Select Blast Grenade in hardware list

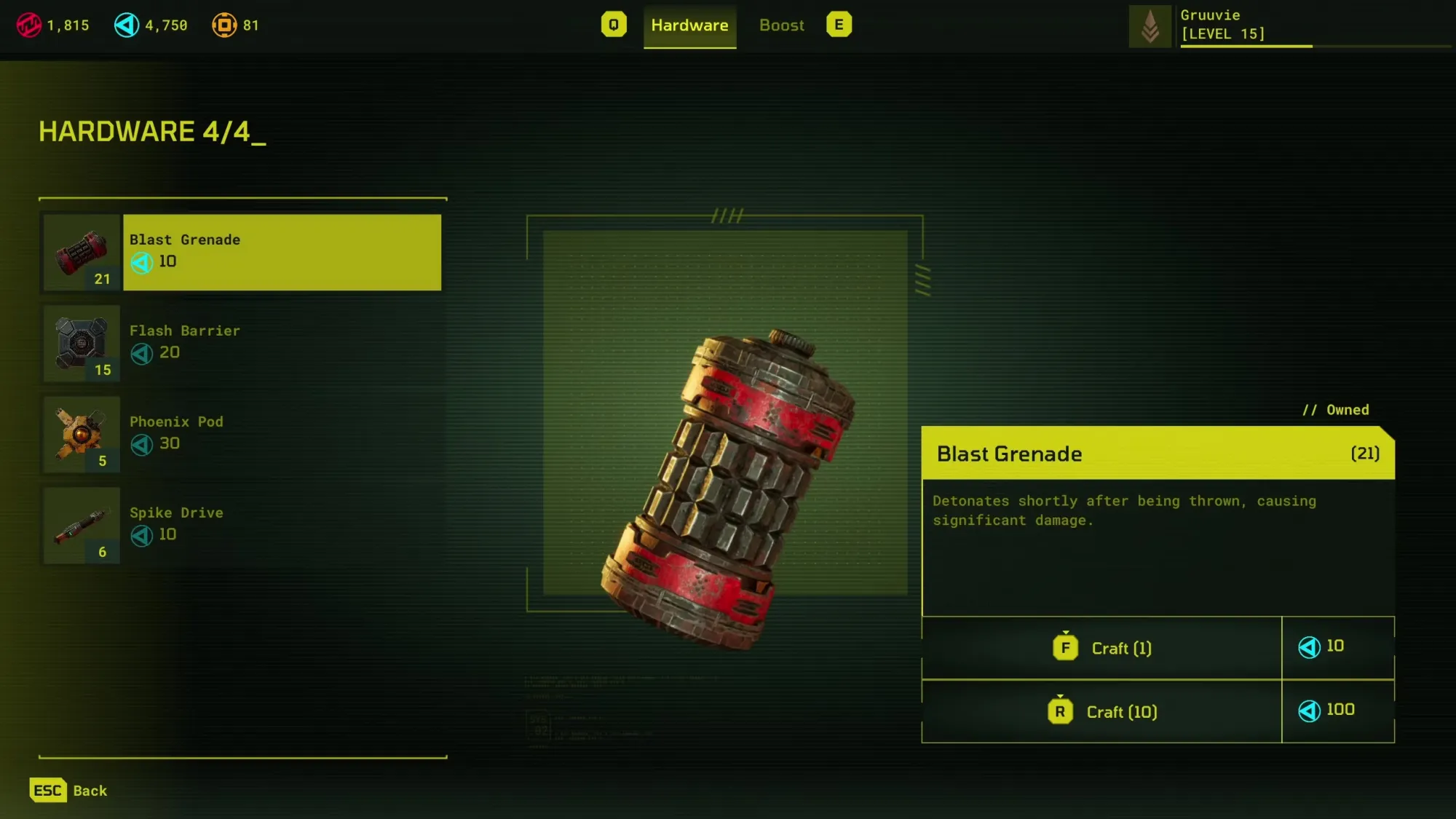(x=281, y=252)
